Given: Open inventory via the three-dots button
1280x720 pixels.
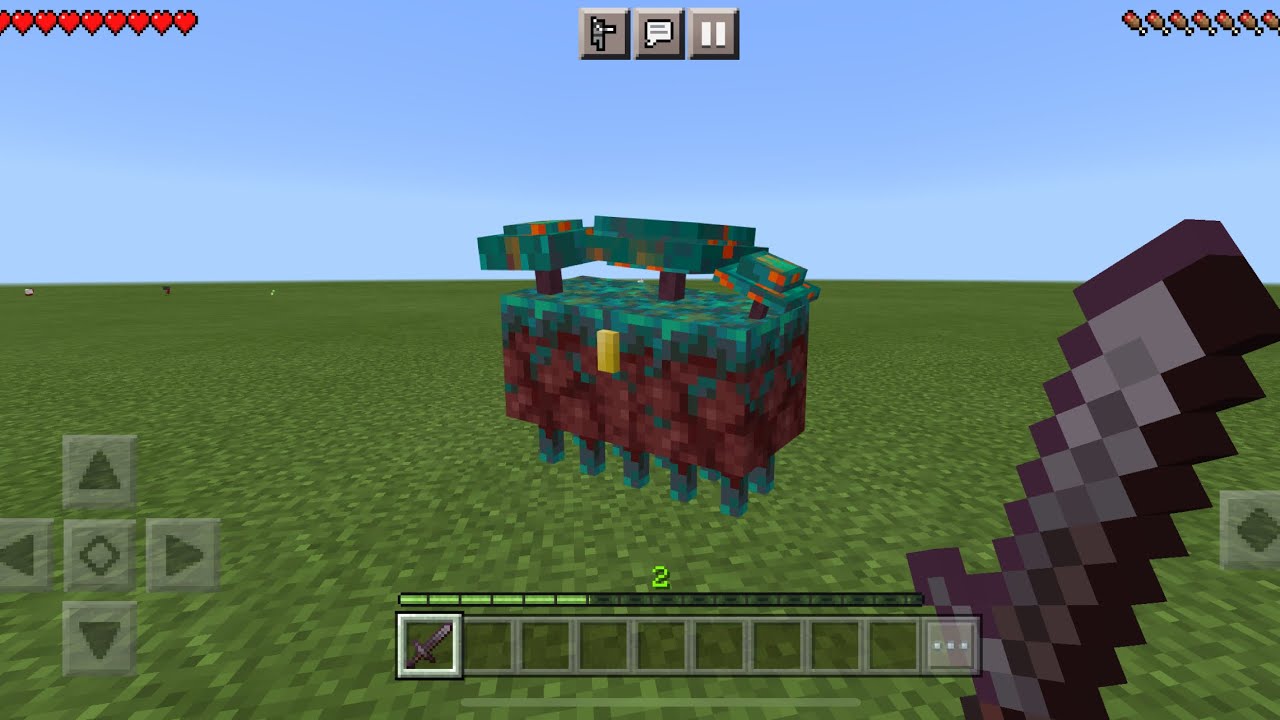Looking at the screenshot, I should click(x=950, y=645).
